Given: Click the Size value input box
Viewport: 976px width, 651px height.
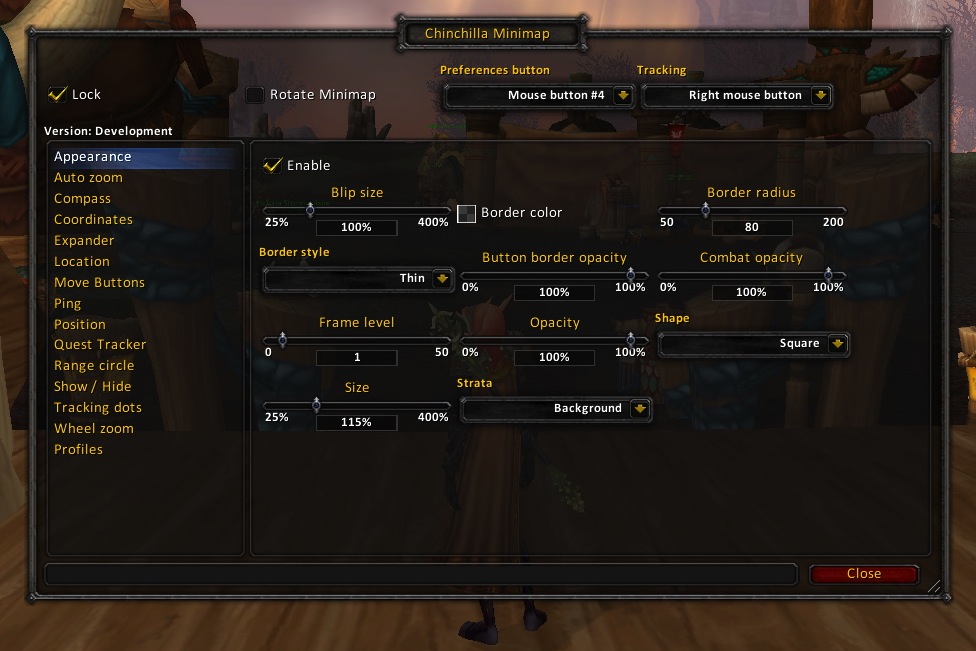Looking at the screenshot, I should point(356,423).
